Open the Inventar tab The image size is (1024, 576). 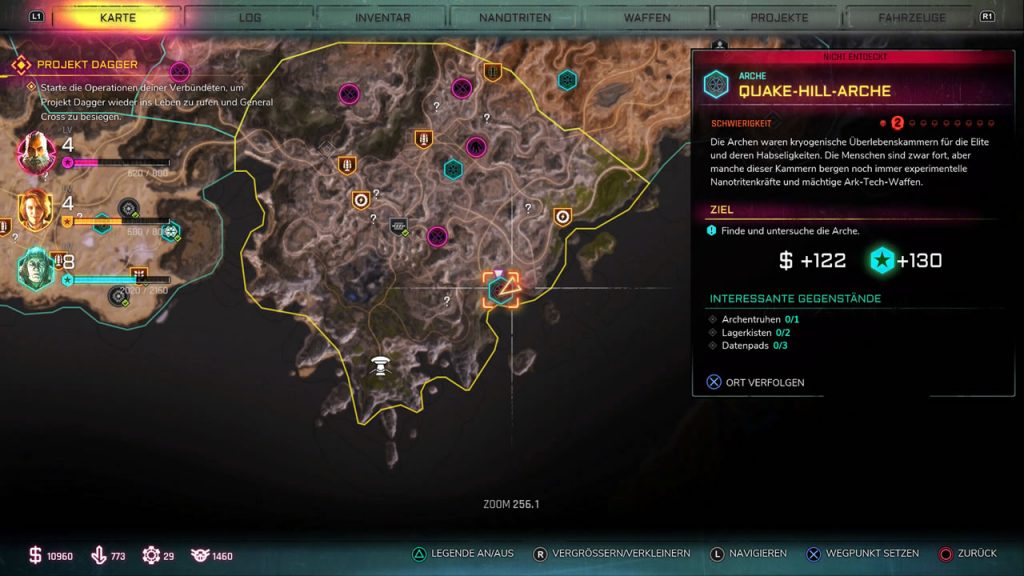point(383,18)
